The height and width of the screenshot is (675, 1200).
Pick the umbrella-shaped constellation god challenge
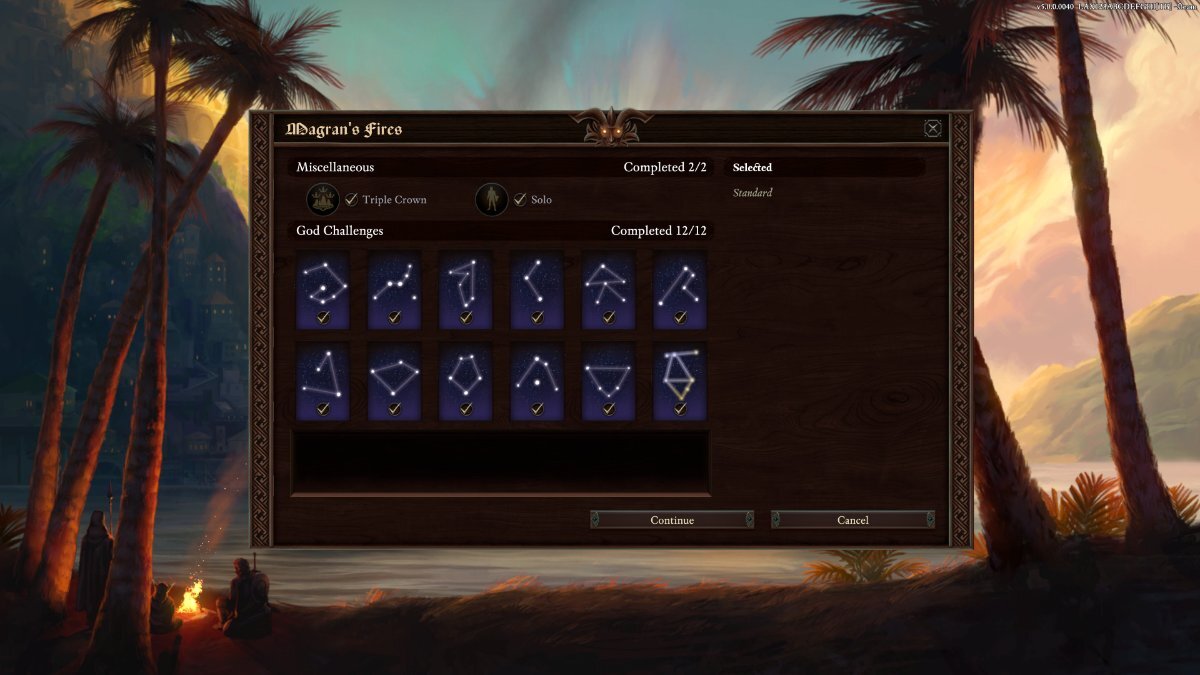click(x=608, y=289)
